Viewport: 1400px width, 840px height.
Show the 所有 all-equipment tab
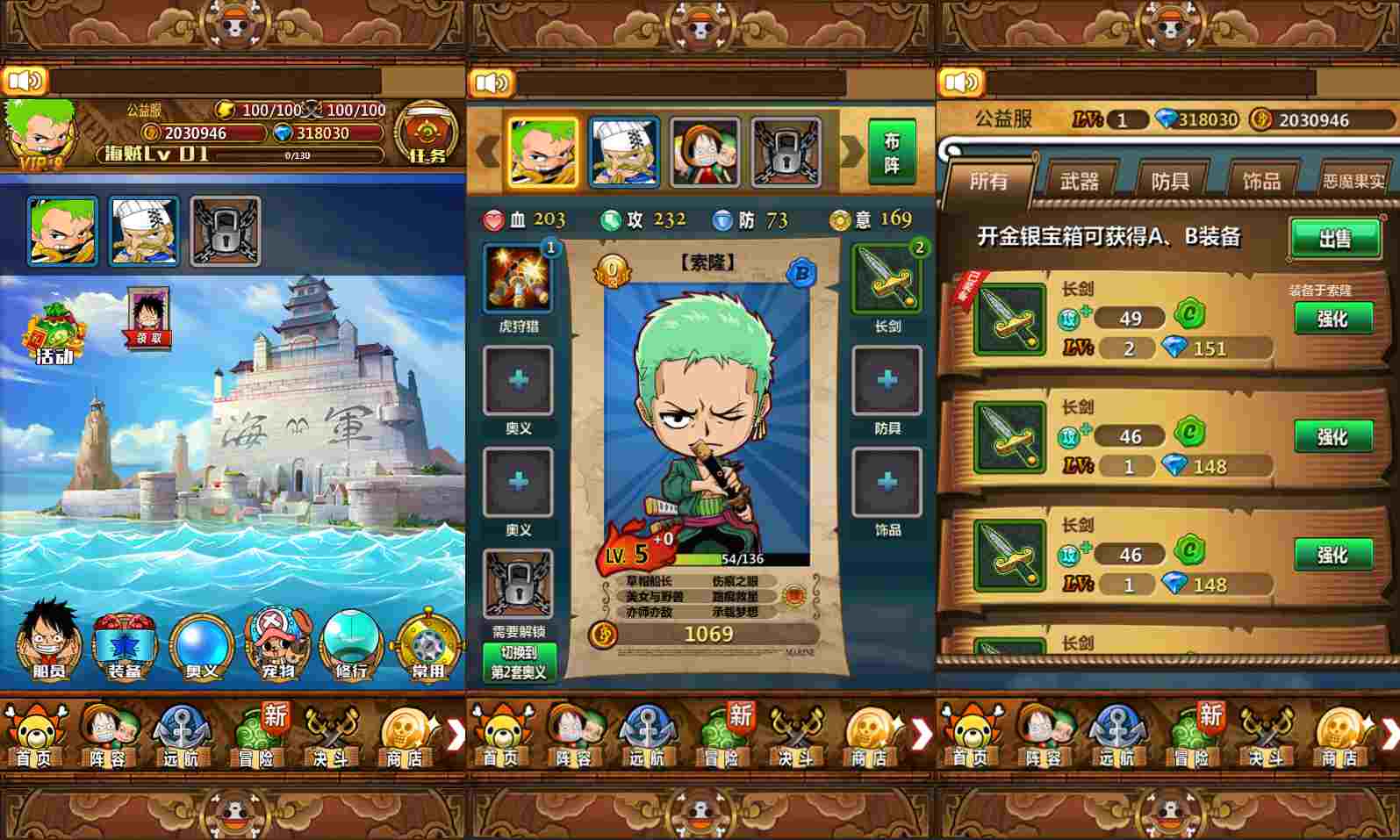point(988,181)
